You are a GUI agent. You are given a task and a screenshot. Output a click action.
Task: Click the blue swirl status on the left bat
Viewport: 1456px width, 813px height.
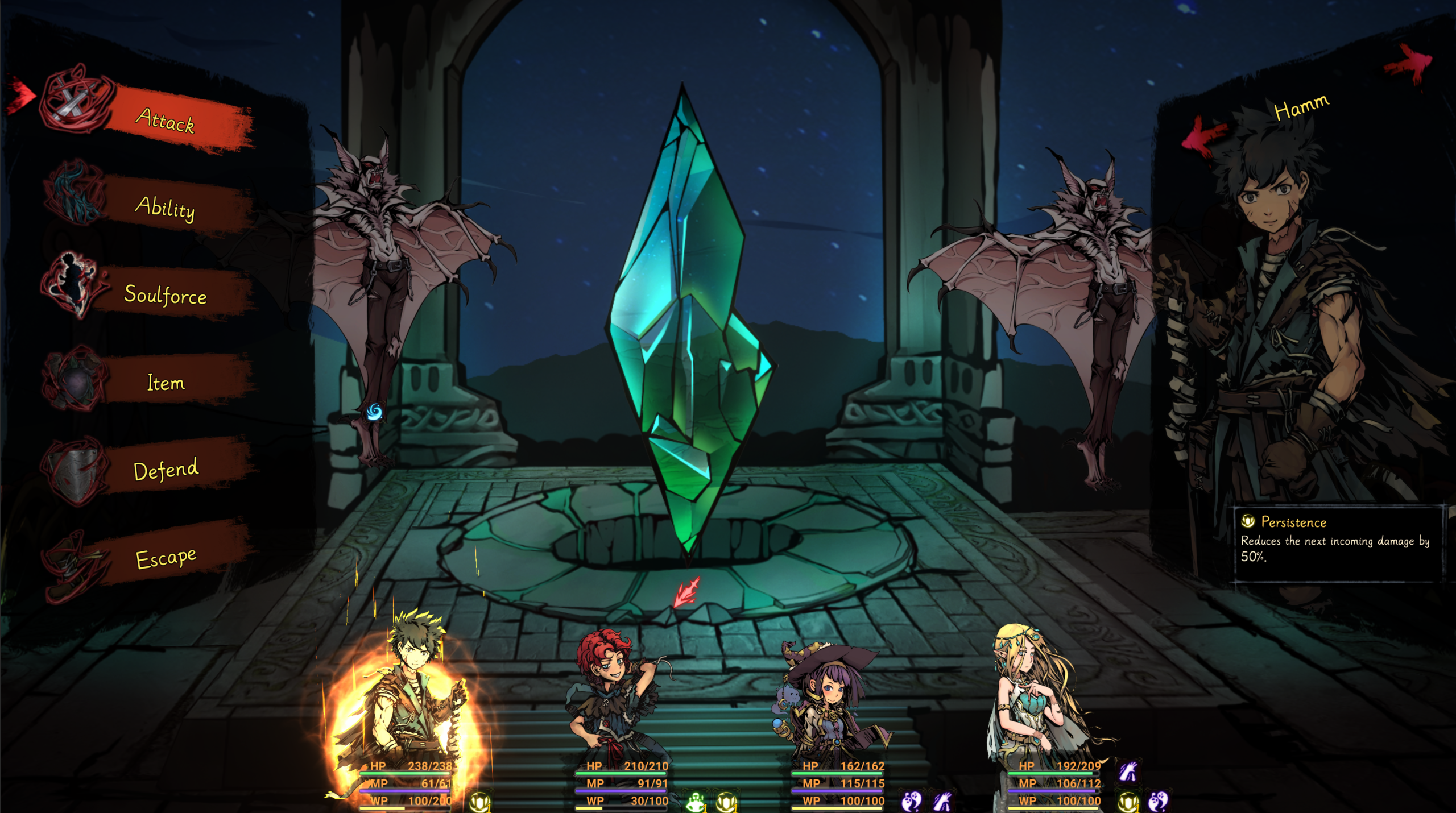click(374, 411)
